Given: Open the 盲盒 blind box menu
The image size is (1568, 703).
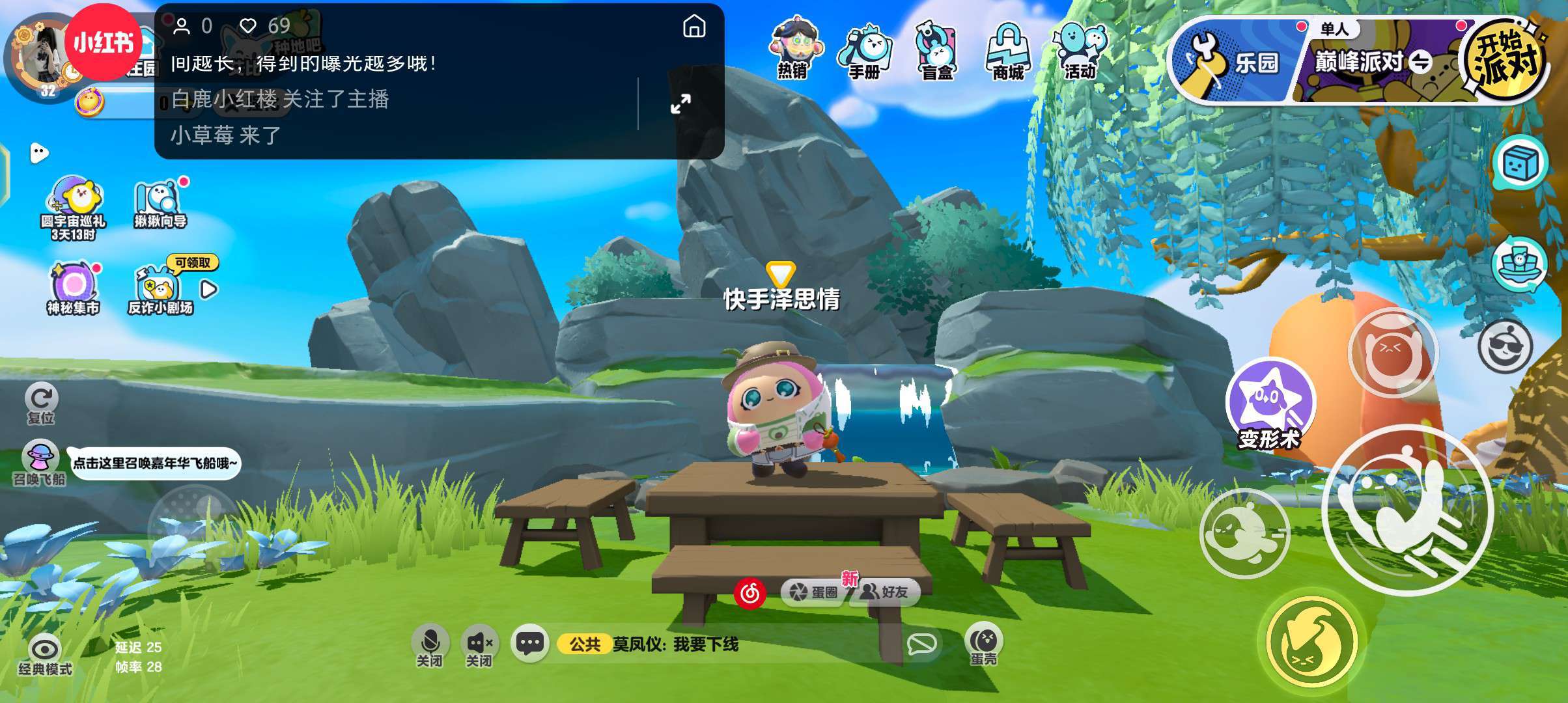Looking at the screenshot, I should point(936,51).
